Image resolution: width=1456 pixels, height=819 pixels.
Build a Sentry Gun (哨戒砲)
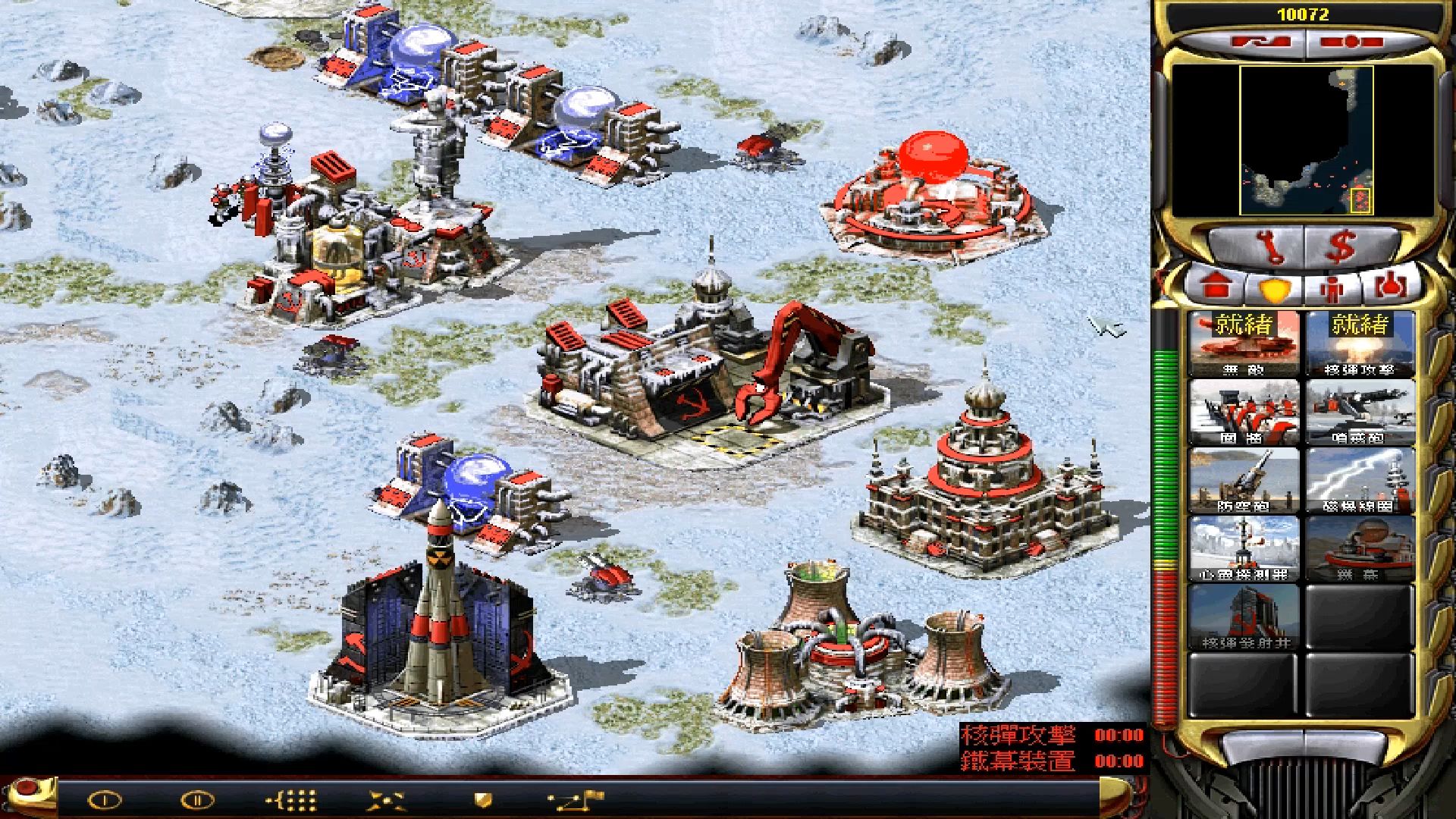coord(1360,413)
